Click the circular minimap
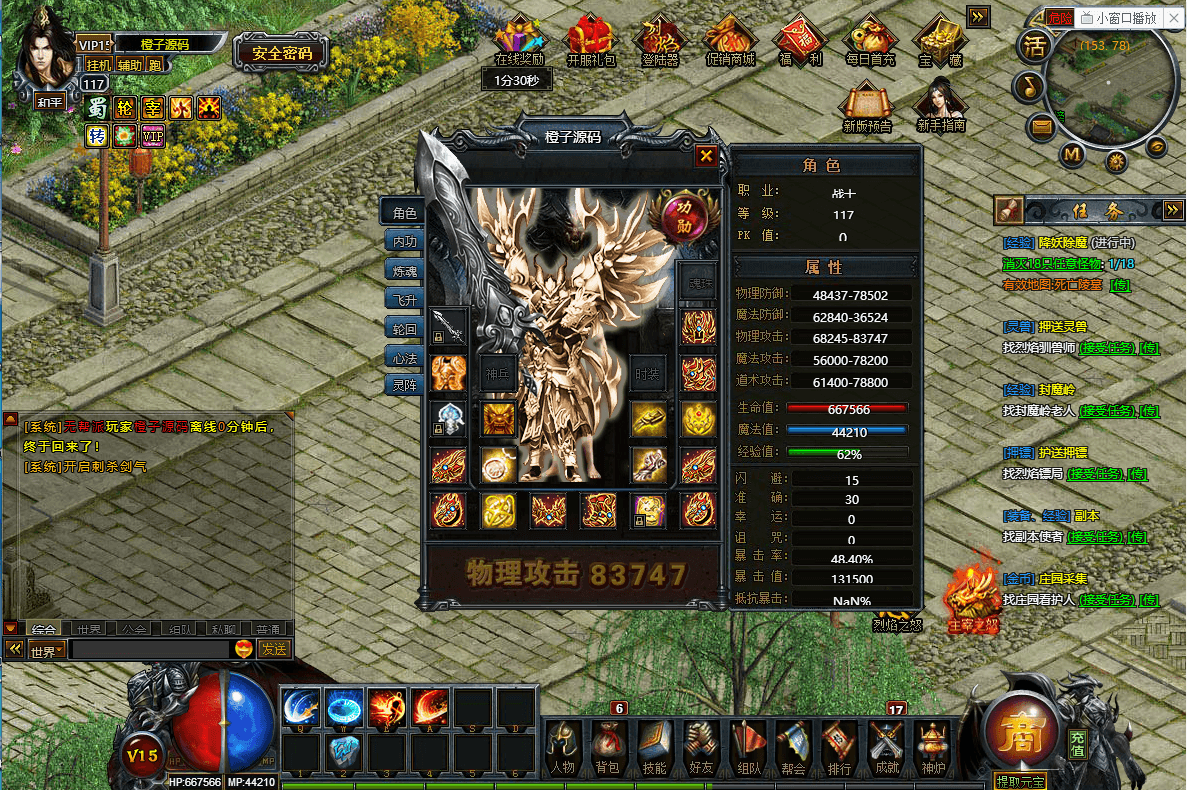The width and height of the screenshot is (1187, 790). 1109,87
